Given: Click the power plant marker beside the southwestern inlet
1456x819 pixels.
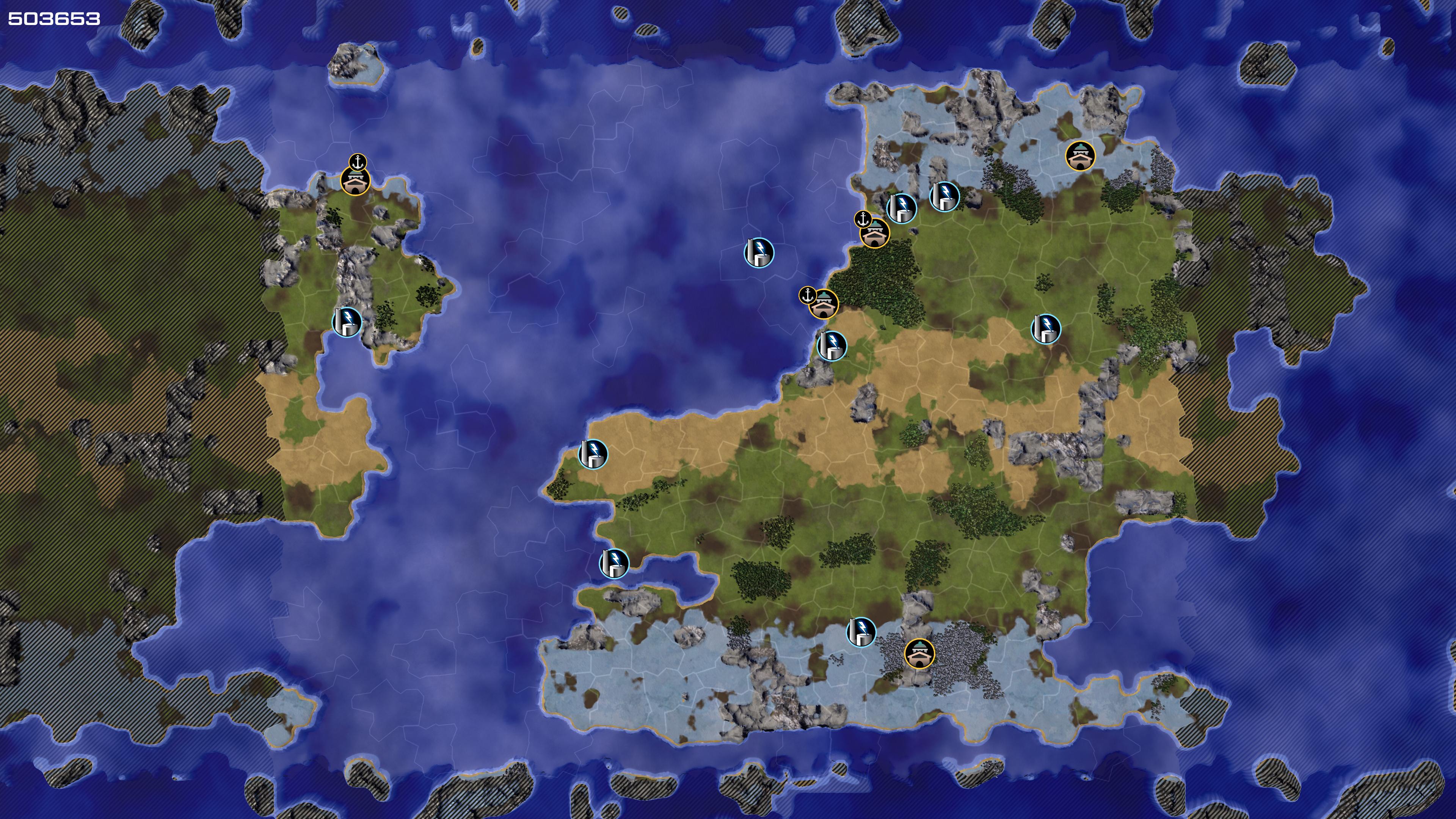Looking at the screenshot, I should coord(614,563).
